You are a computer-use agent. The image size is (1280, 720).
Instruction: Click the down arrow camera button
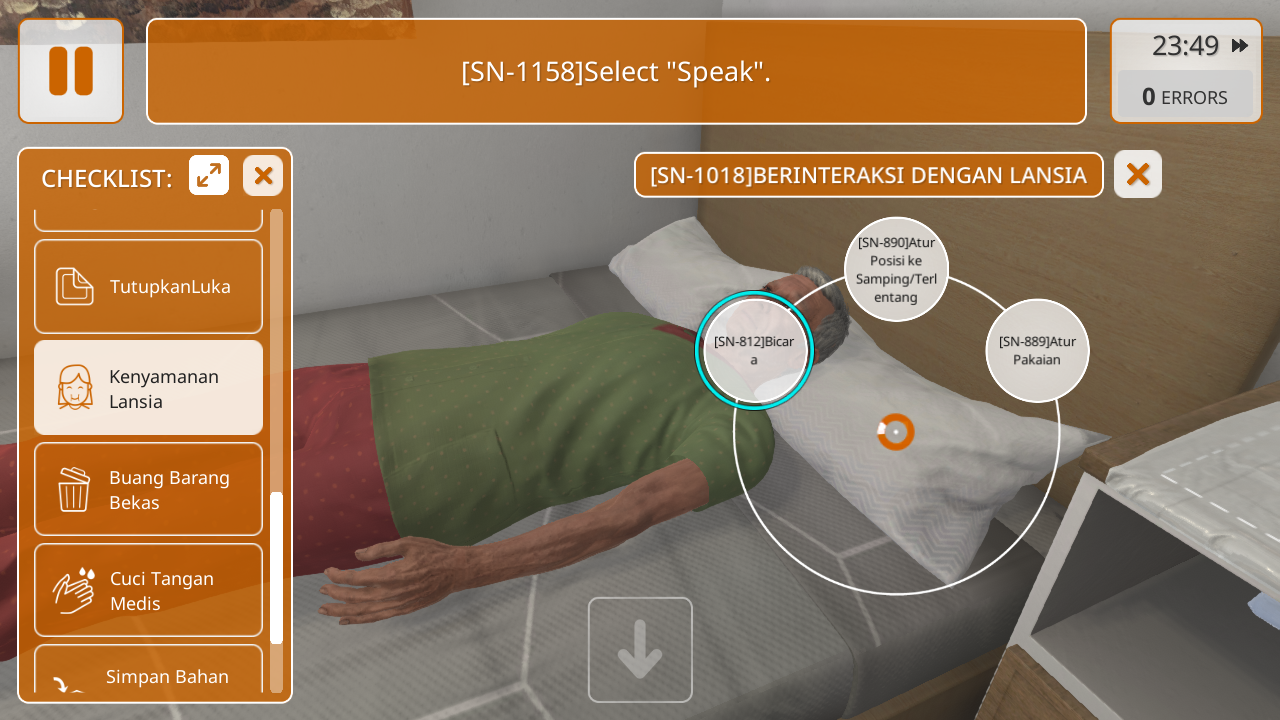pyautogui.click(x=640, y=650)
